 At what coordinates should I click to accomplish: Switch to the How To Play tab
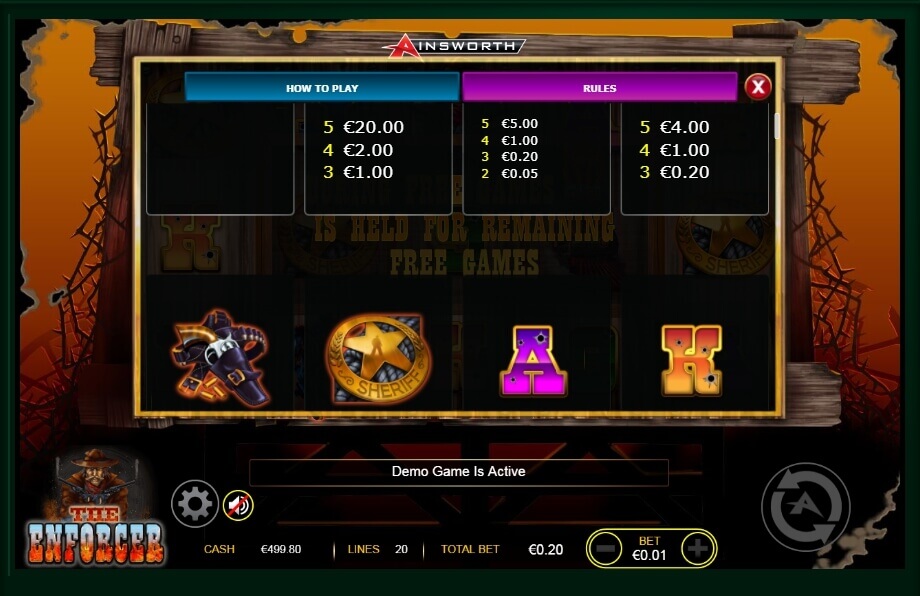pos(322,88)
